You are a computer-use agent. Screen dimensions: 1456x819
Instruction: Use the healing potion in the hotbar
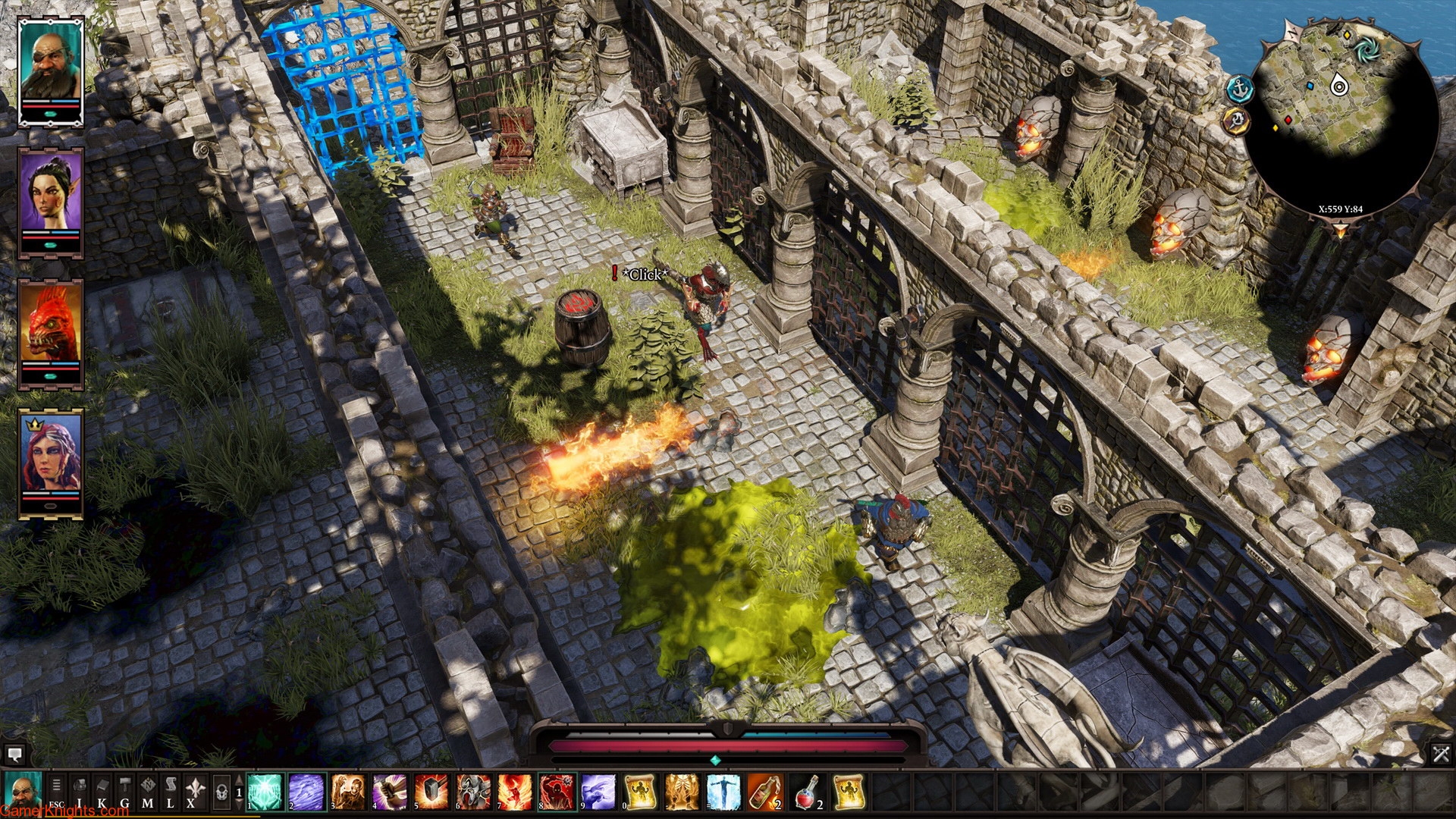(807, 792)
